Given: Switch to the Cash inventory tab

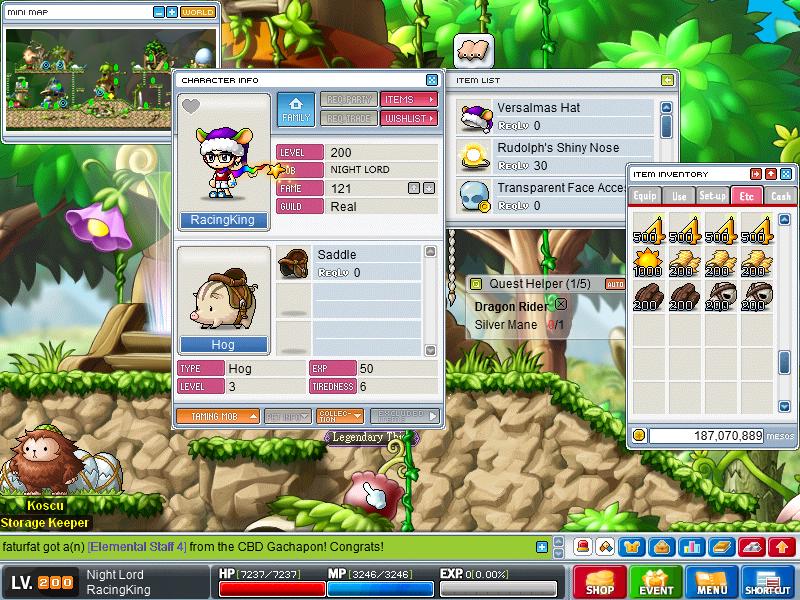Looking at the screenshot, I should click(x=781, y=196).
